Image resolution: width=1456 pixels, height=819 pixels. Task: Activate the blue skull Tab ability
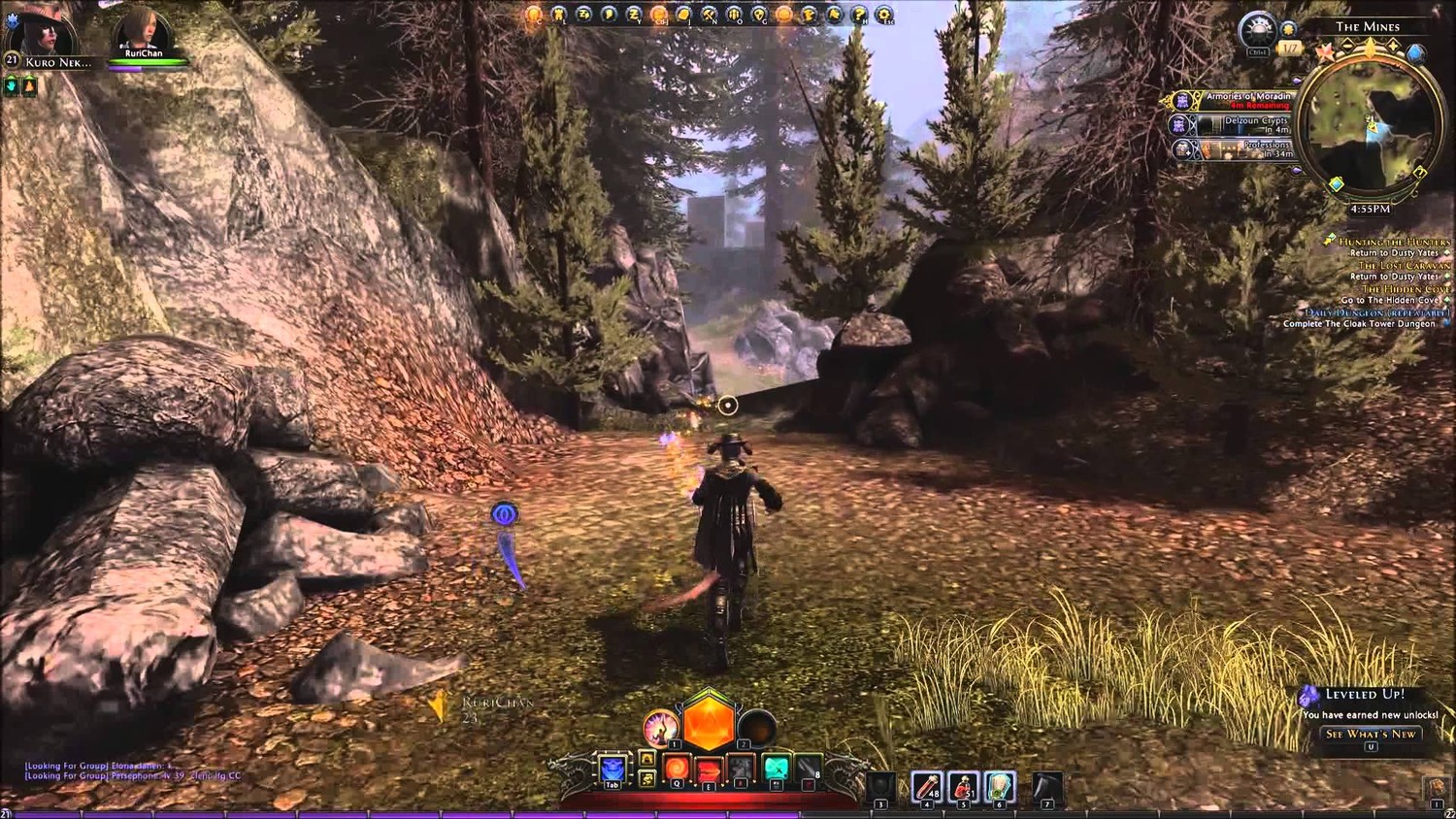tap(612, 770)
